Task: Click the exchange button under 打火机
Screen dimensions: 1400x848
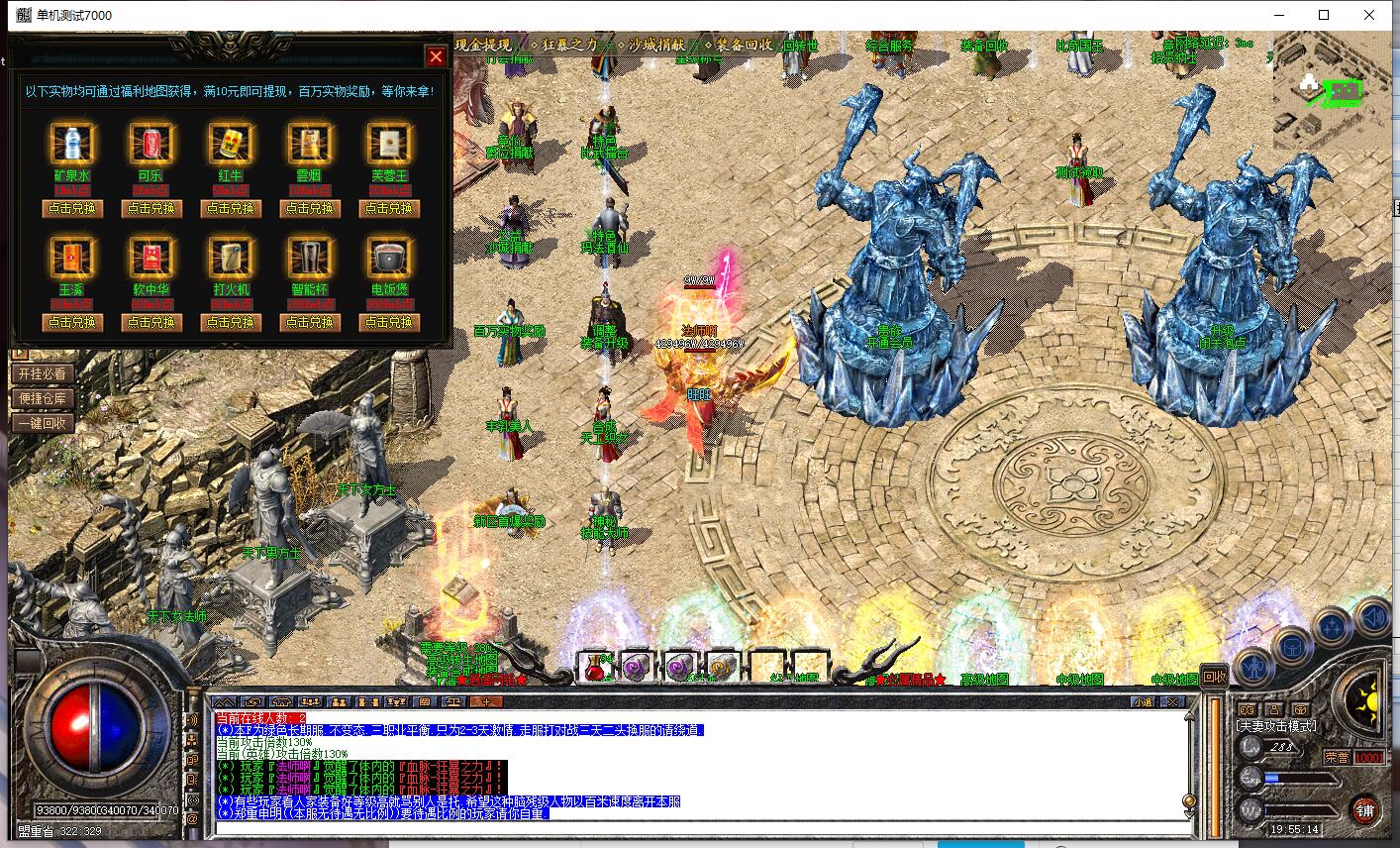Action: click(x=230, y=322)
